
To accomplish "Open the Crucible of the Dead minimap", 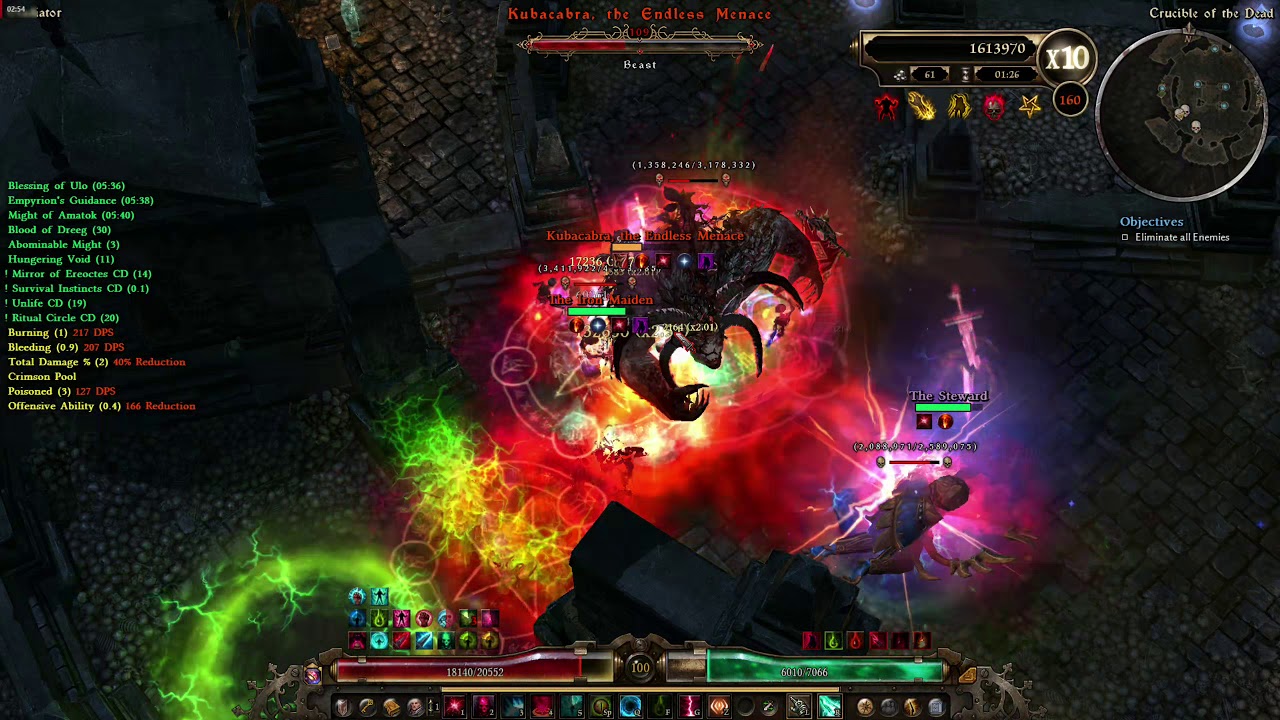I will coord(1186,111).
